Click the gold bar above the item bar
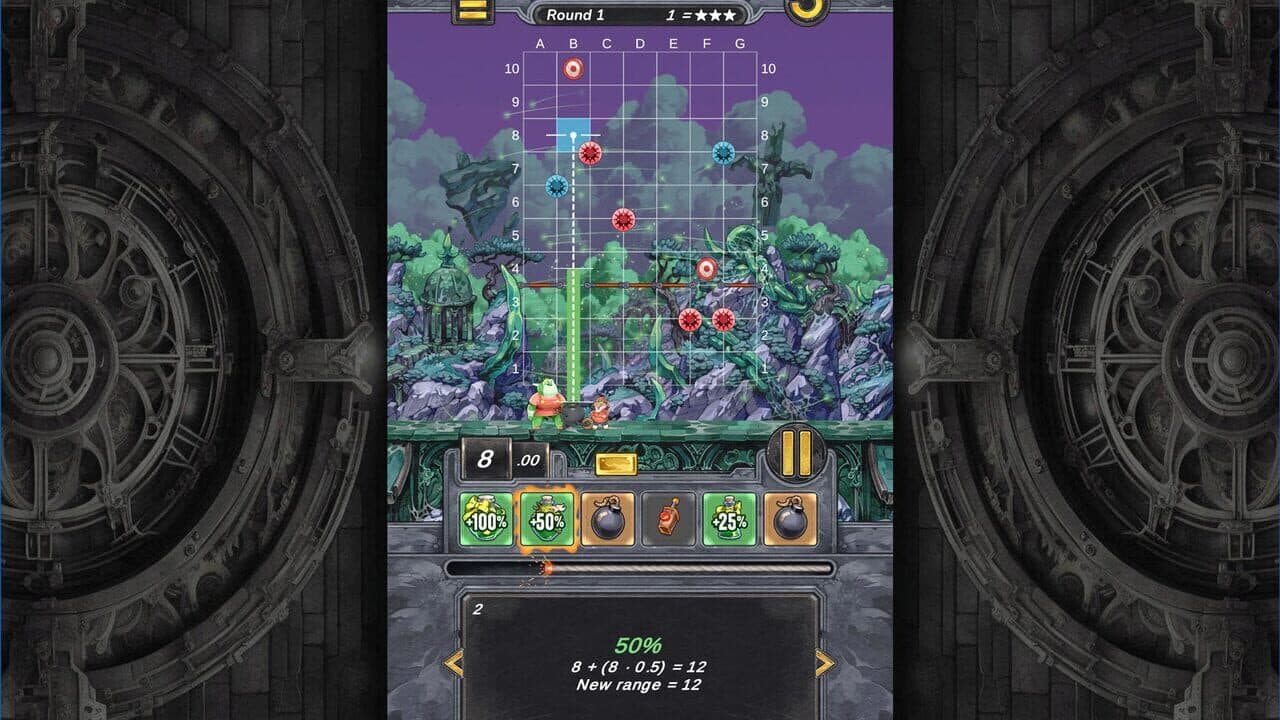Viewport: 1280px width, 720px height. pos(614,461)
